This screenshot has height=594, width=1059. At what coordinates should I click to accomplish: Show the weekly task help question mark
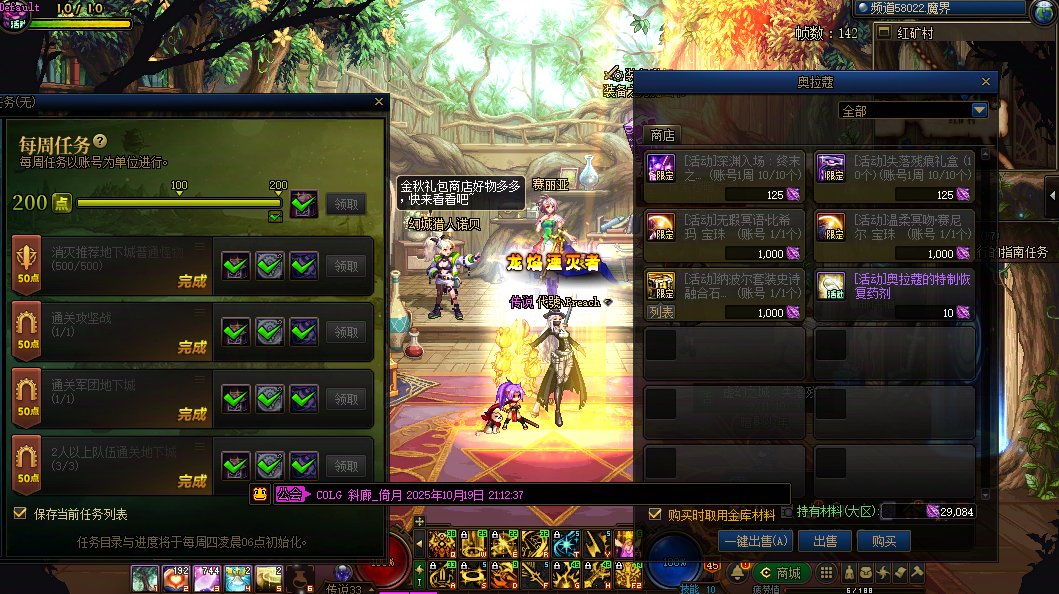100,141
